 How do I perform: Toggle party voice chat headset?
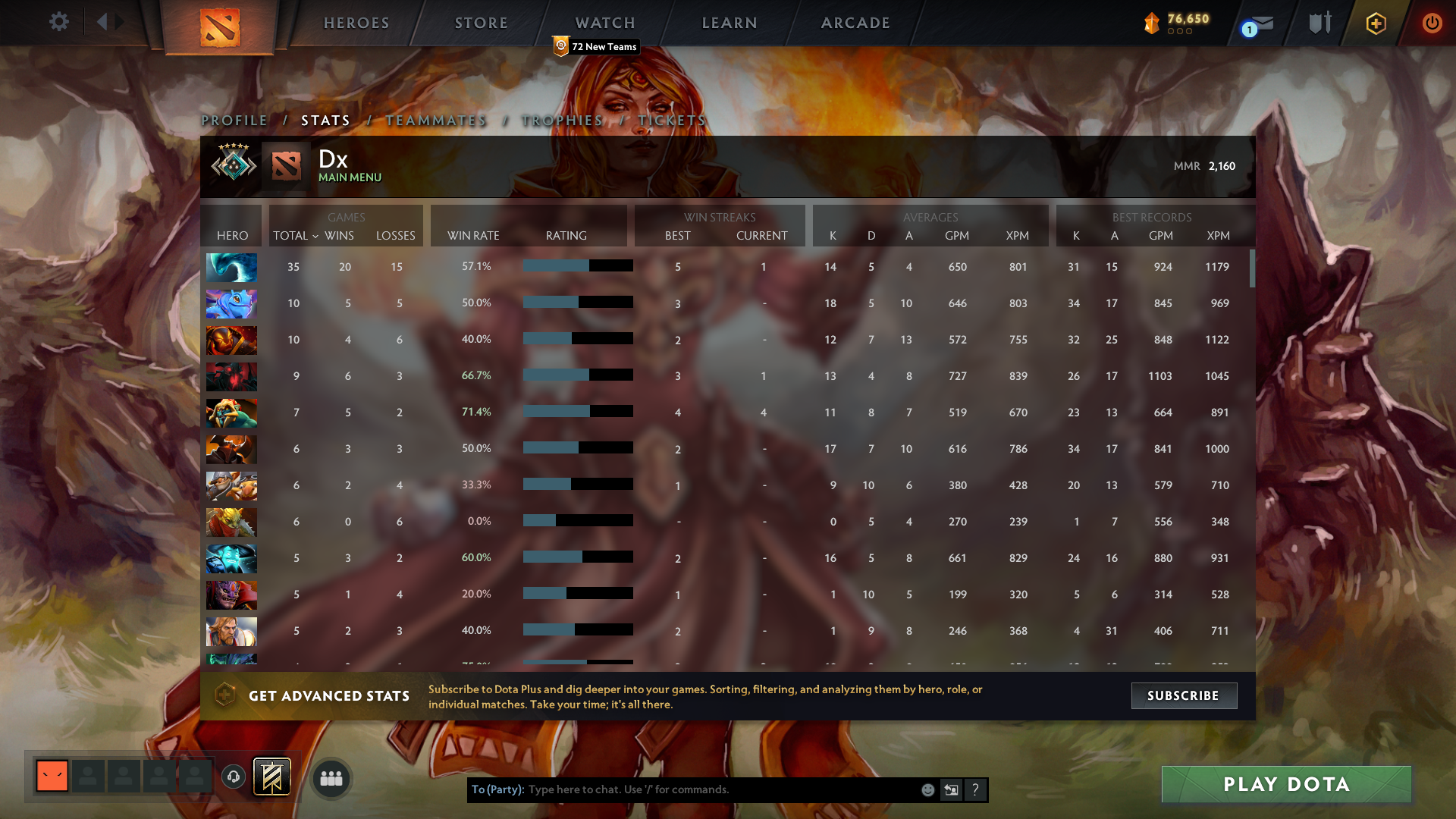pyautogui.click(x=233, y=777)
